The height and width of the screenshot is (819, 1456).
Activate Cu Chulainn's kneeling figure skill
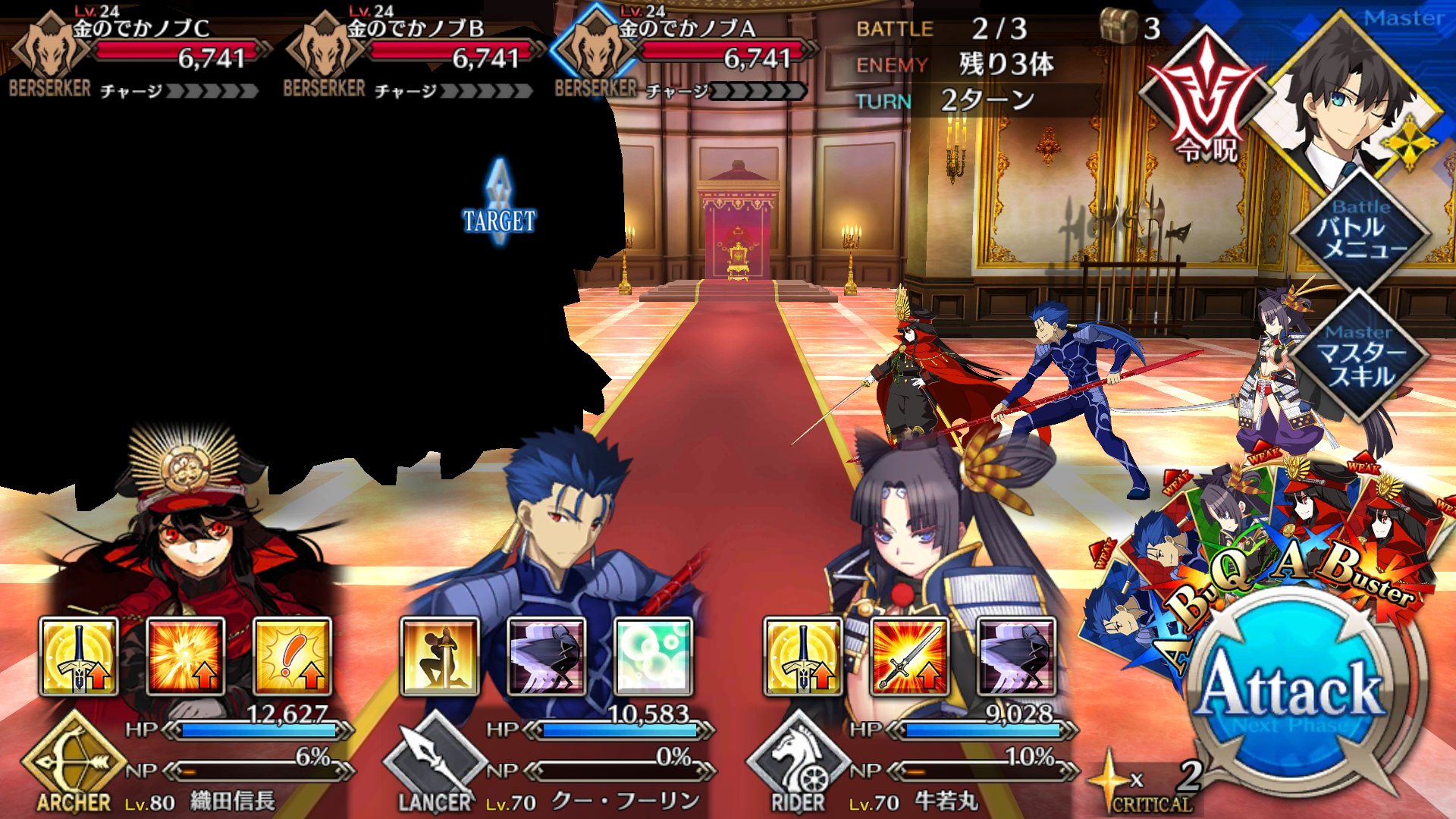[440, 656]
